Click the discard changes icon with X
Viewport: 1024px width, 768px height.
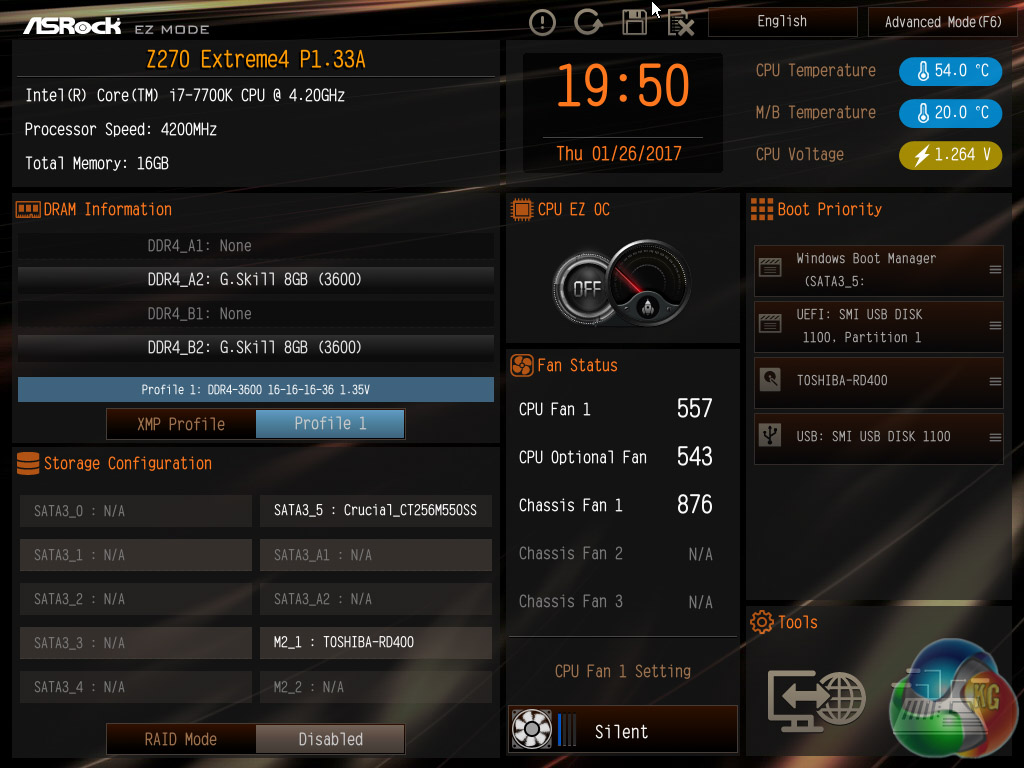[680, 22]
